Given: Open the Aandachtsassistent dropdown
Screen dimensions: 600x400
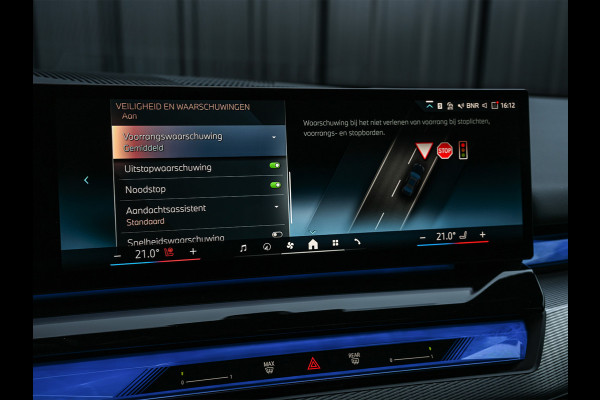Looking at the screenshot, I should (275, 206).
